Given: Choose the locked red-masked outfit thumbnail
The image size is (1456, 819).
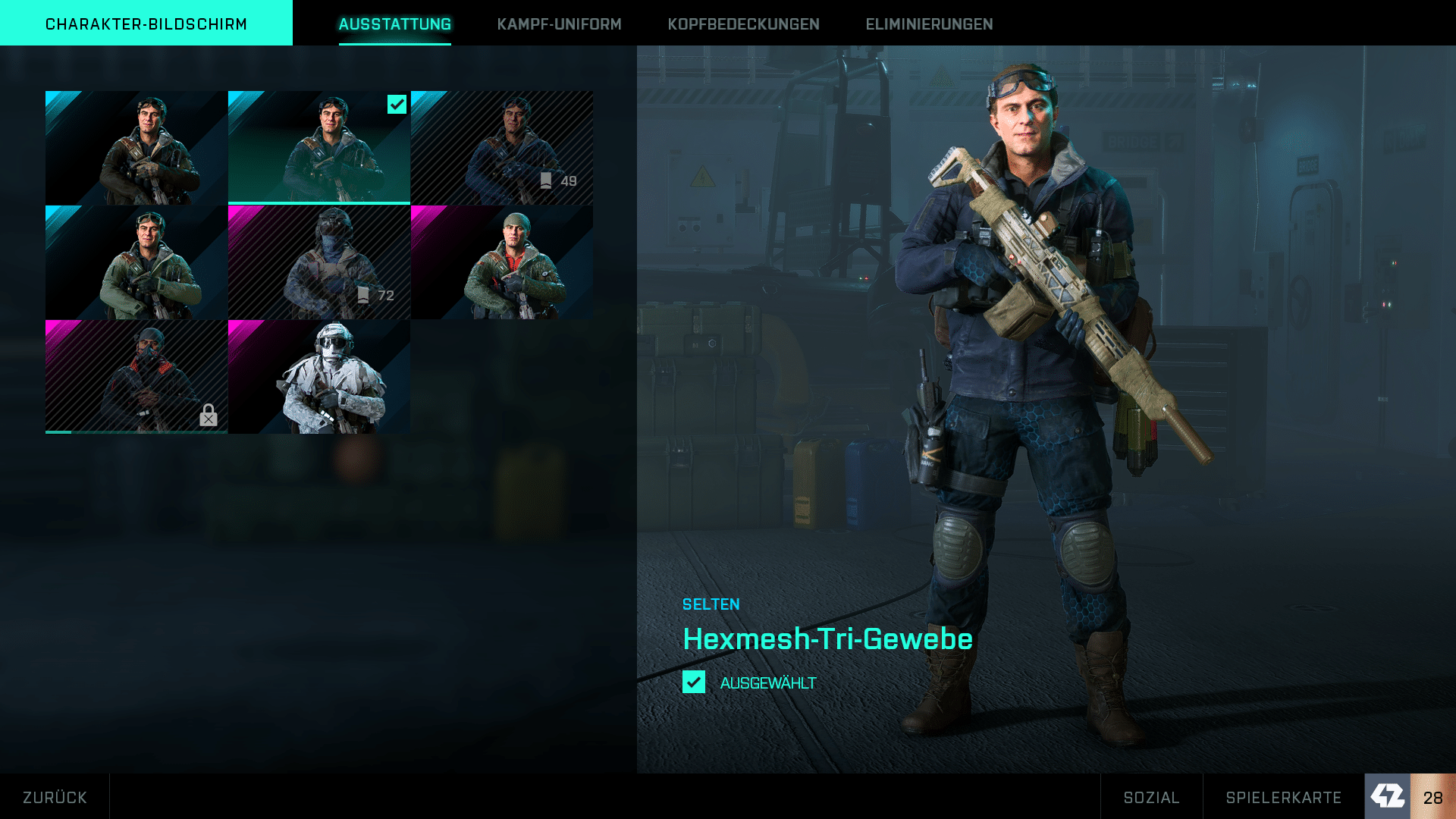Looking at the screenshot, I should (x=136, y=377).
